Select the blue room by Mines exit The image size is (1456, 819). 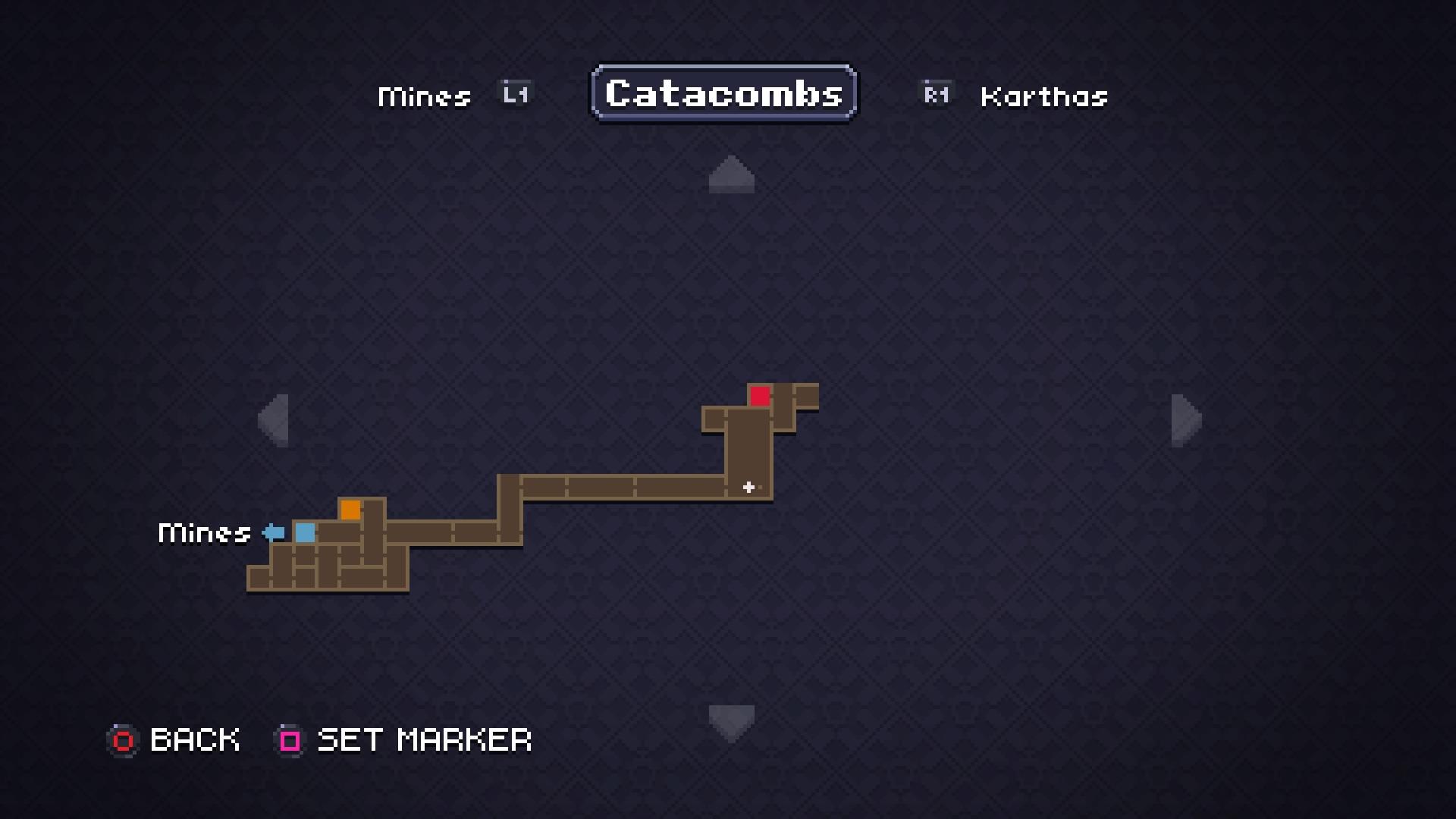coord(305,532)
